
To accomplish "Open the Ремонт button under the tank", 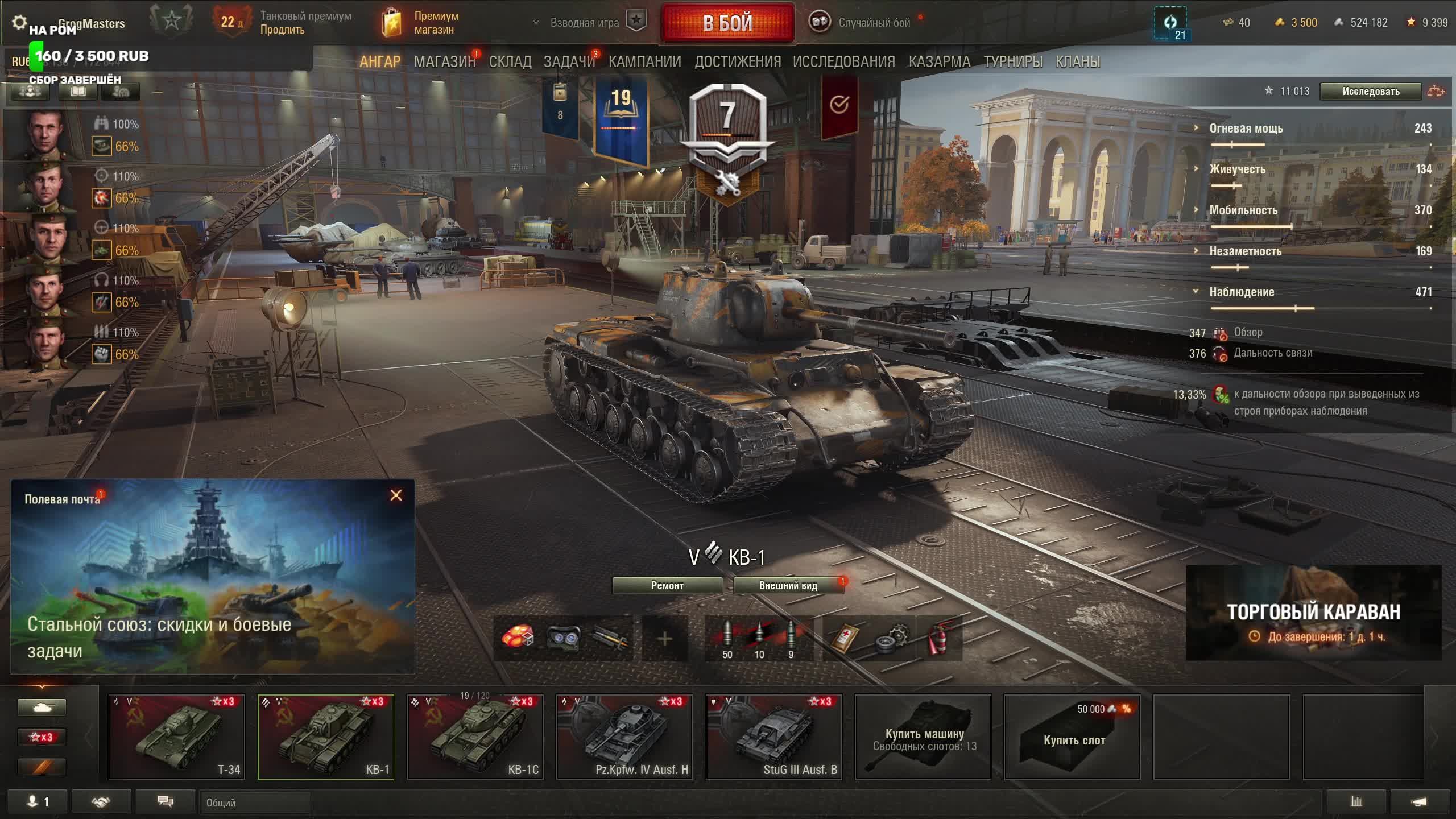I will 667,585.
